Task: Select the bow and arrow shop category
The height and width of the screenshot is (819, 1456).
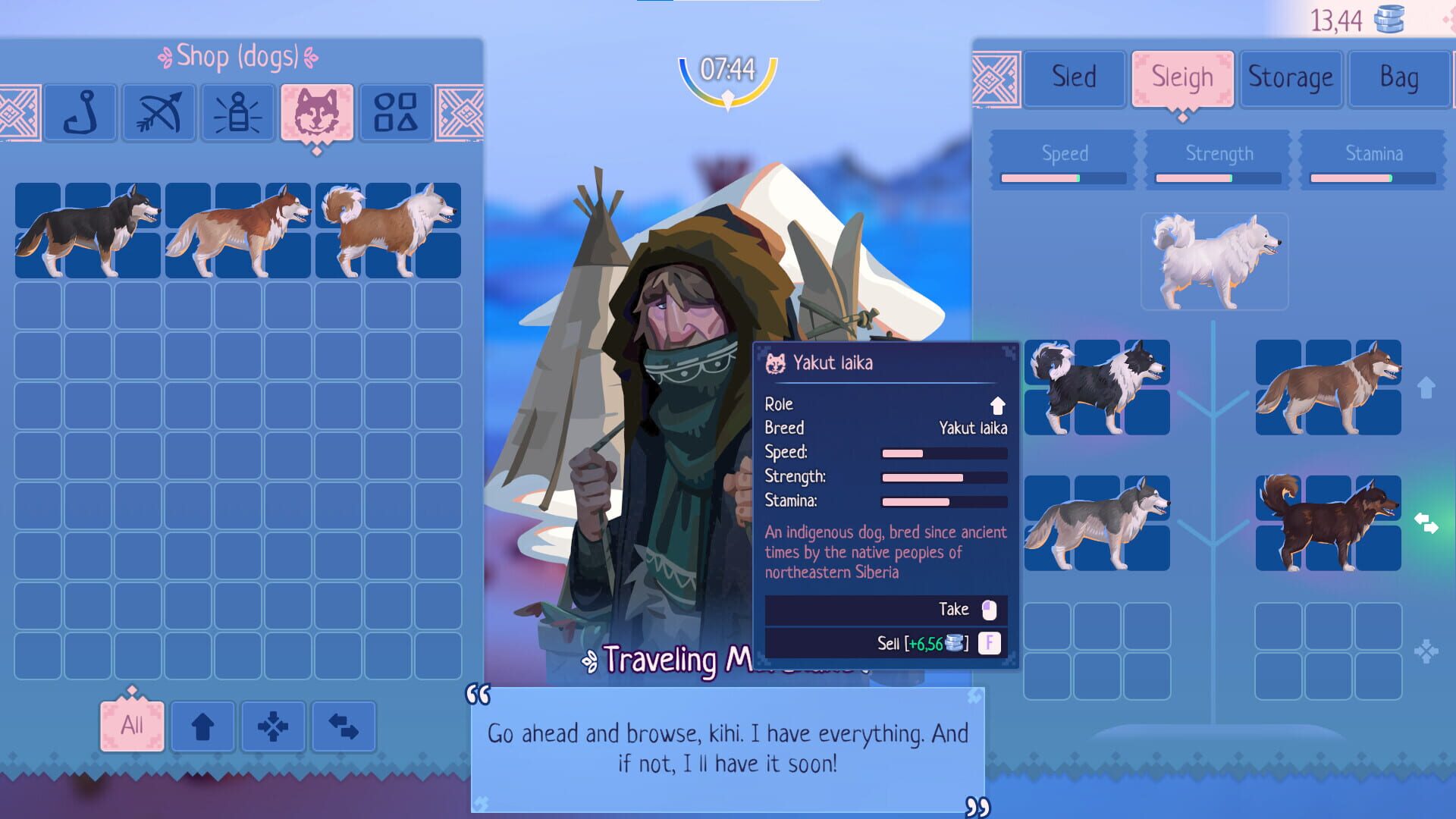Action: click(161, 114)
